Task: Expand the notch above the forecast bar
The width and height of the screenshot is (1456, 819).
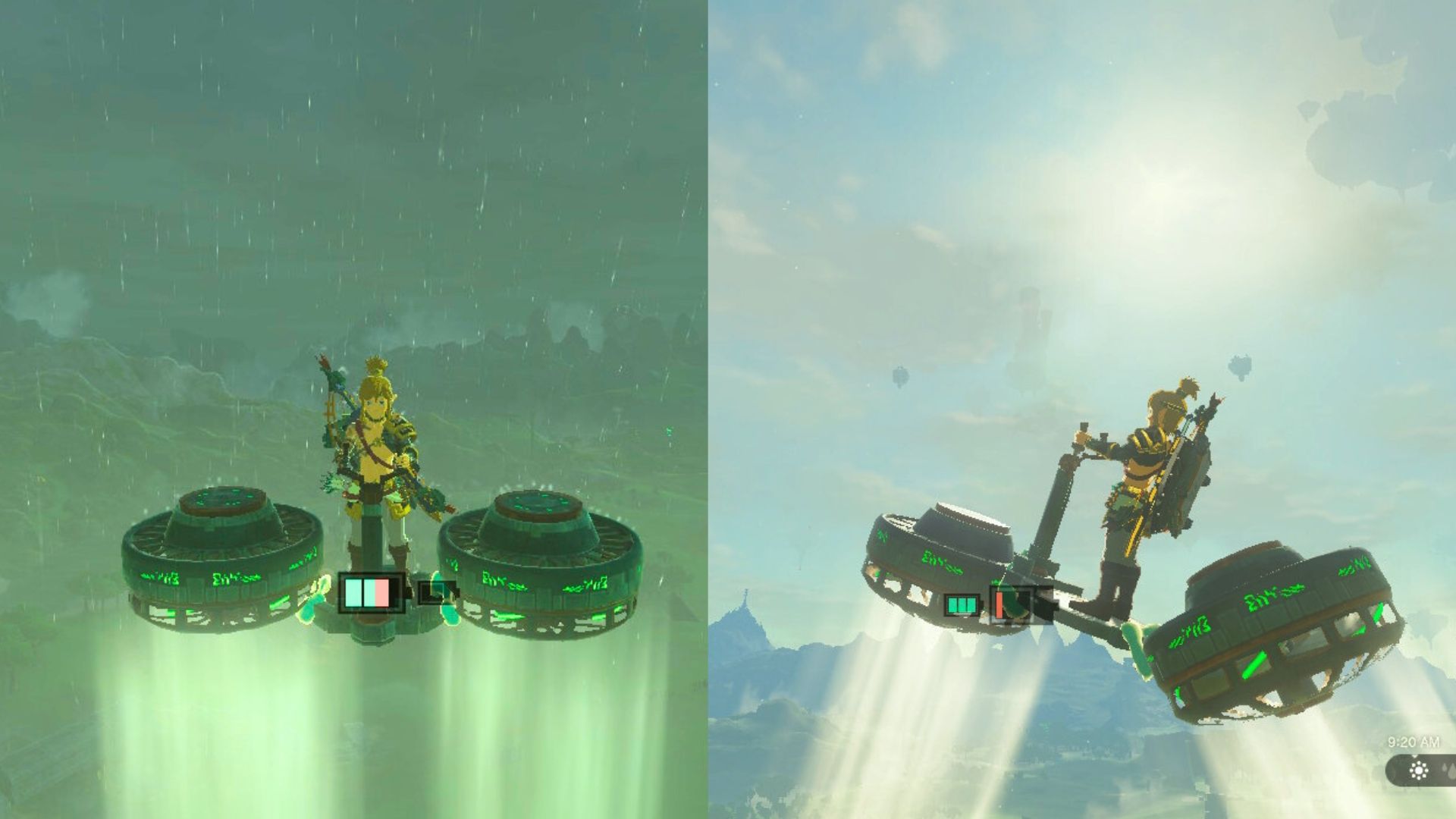Action: [1415, 756]
